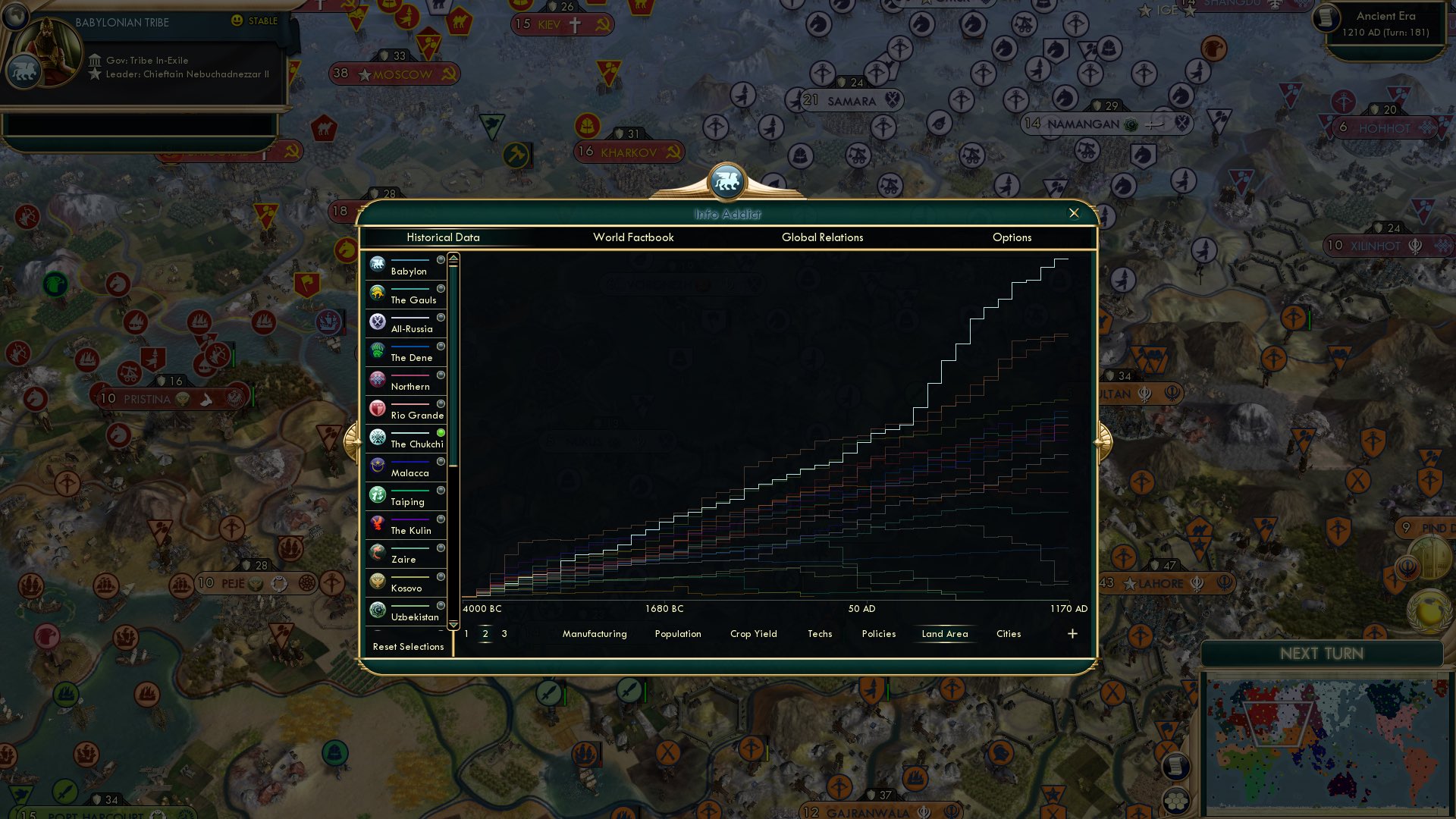Select the Babylon civilization emblem
This screenshot has width=1456, height=819.
[377, 265]
